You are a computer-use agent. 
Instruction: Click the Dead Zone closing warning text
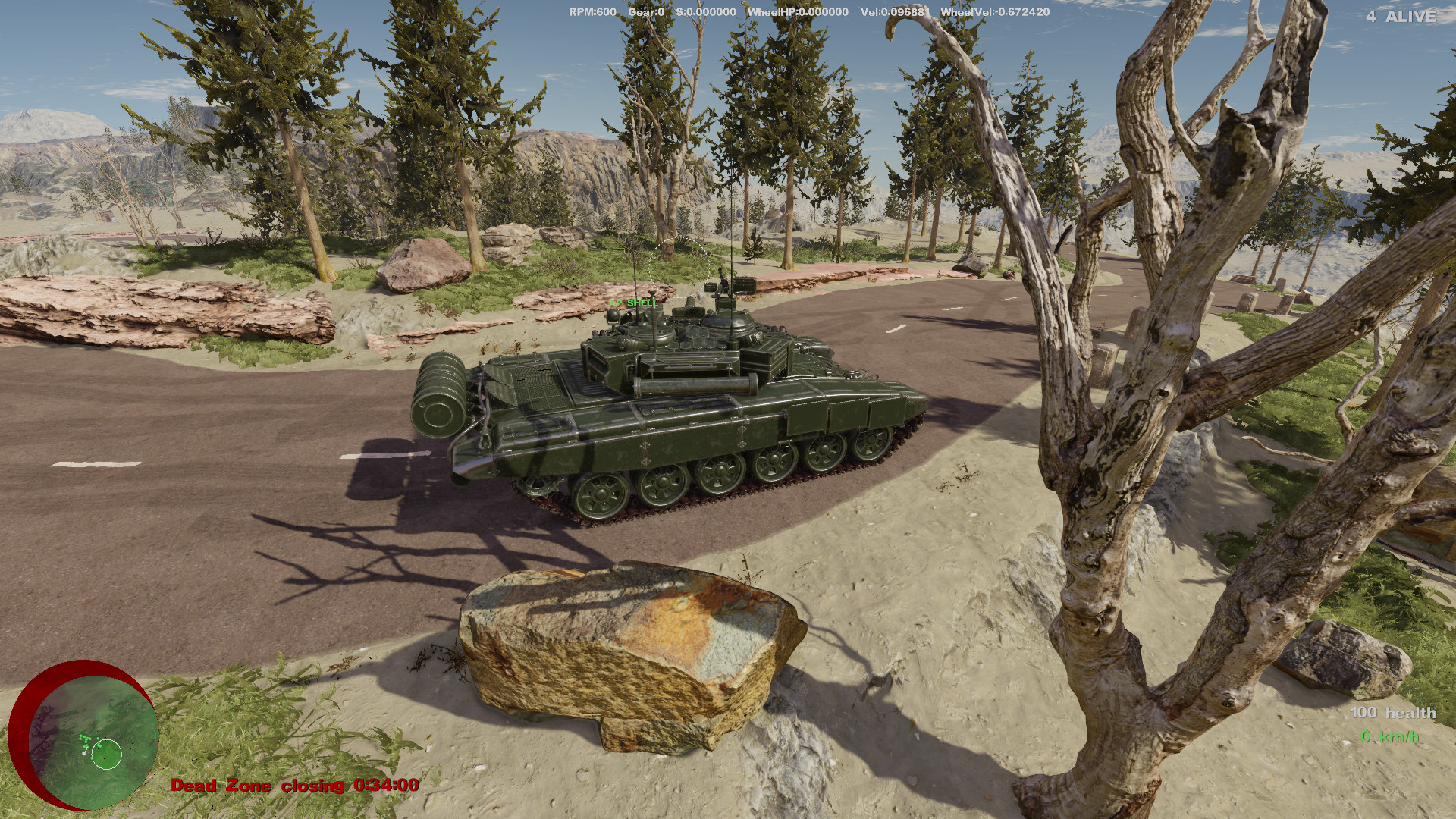[258, 786]
